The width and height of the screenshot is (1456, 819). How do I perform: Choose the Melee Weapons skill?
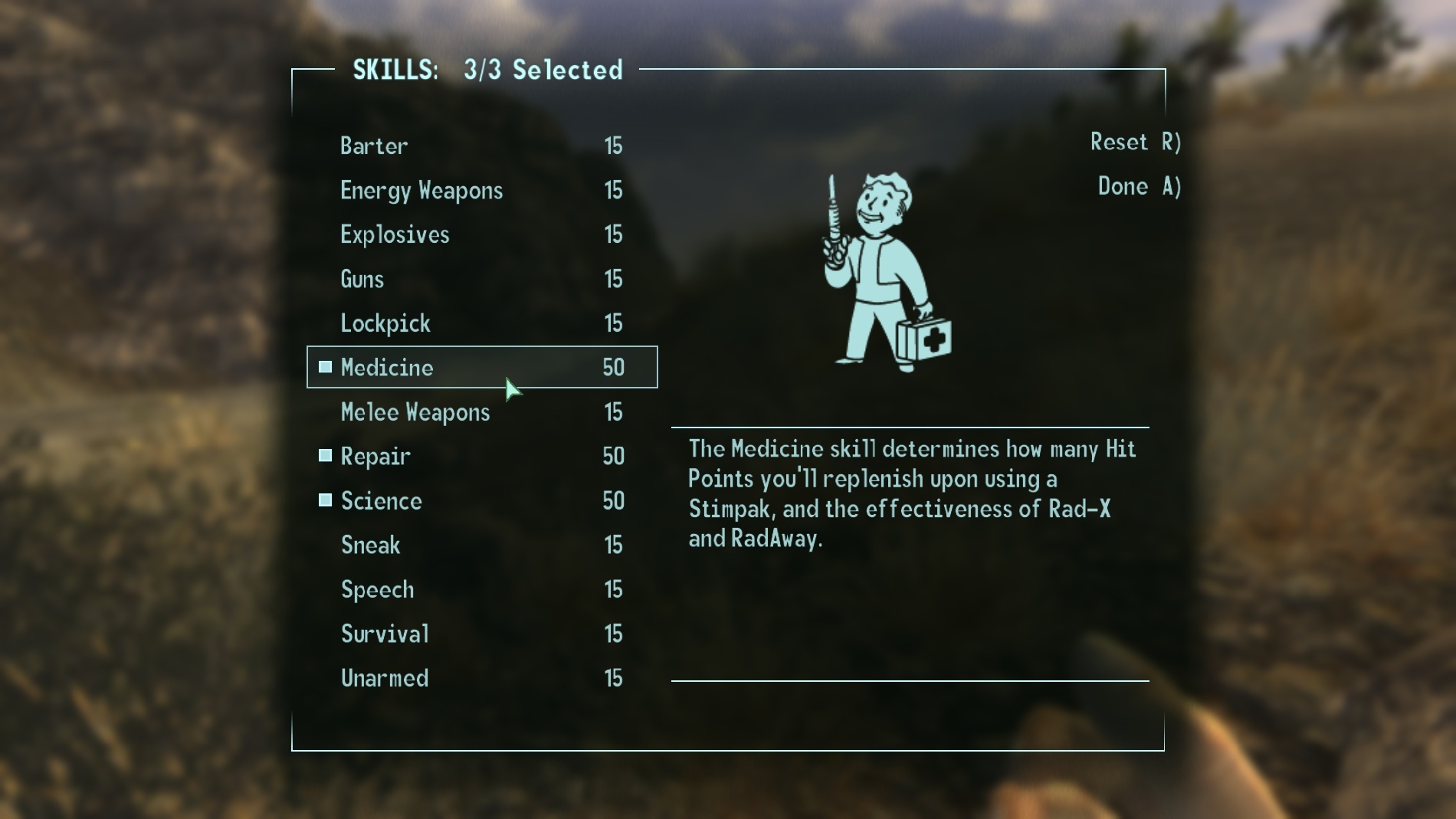click(415, 412)
